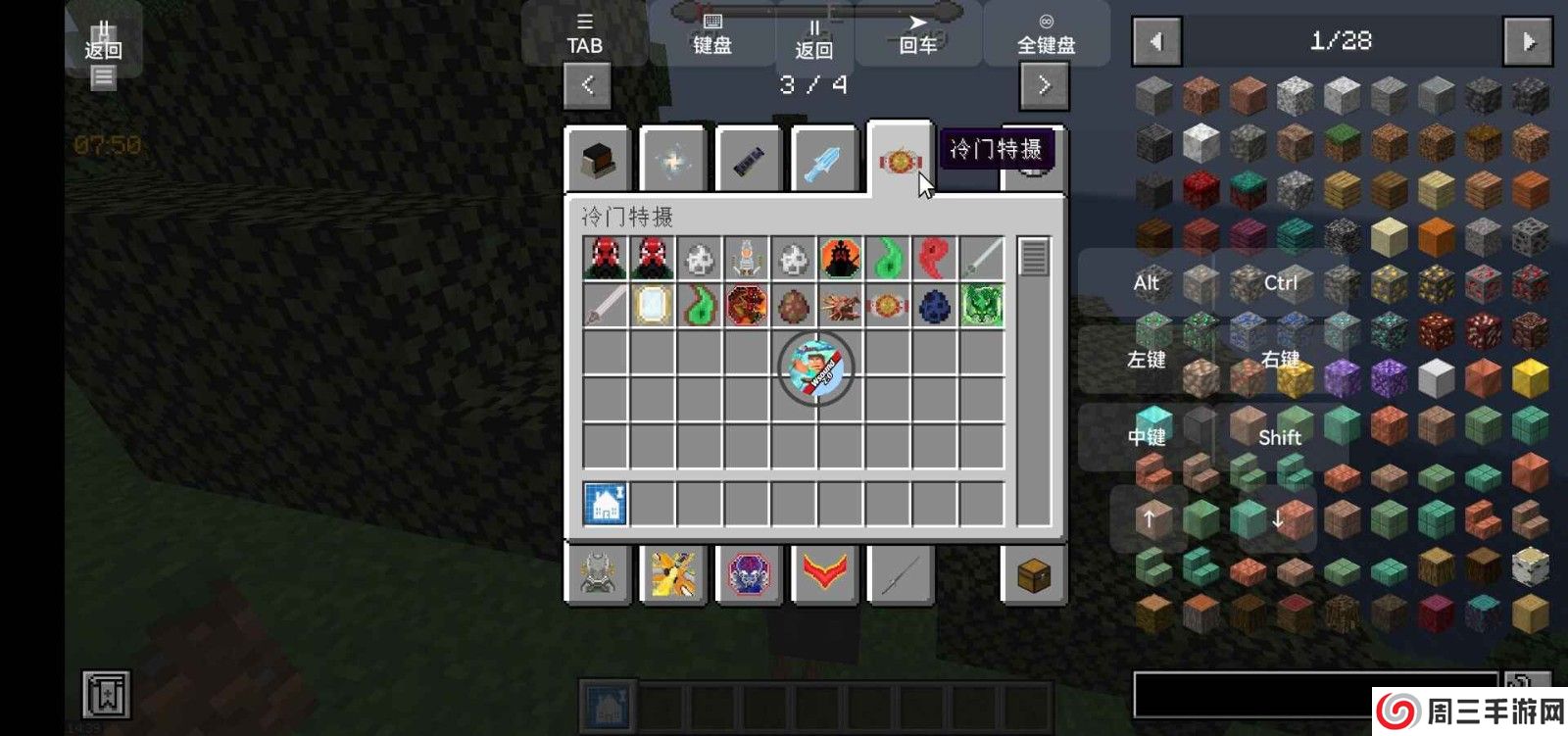1568x736 pixels.
Task: Tap the Ctrl overlay key
Action: coord(1280,283)
